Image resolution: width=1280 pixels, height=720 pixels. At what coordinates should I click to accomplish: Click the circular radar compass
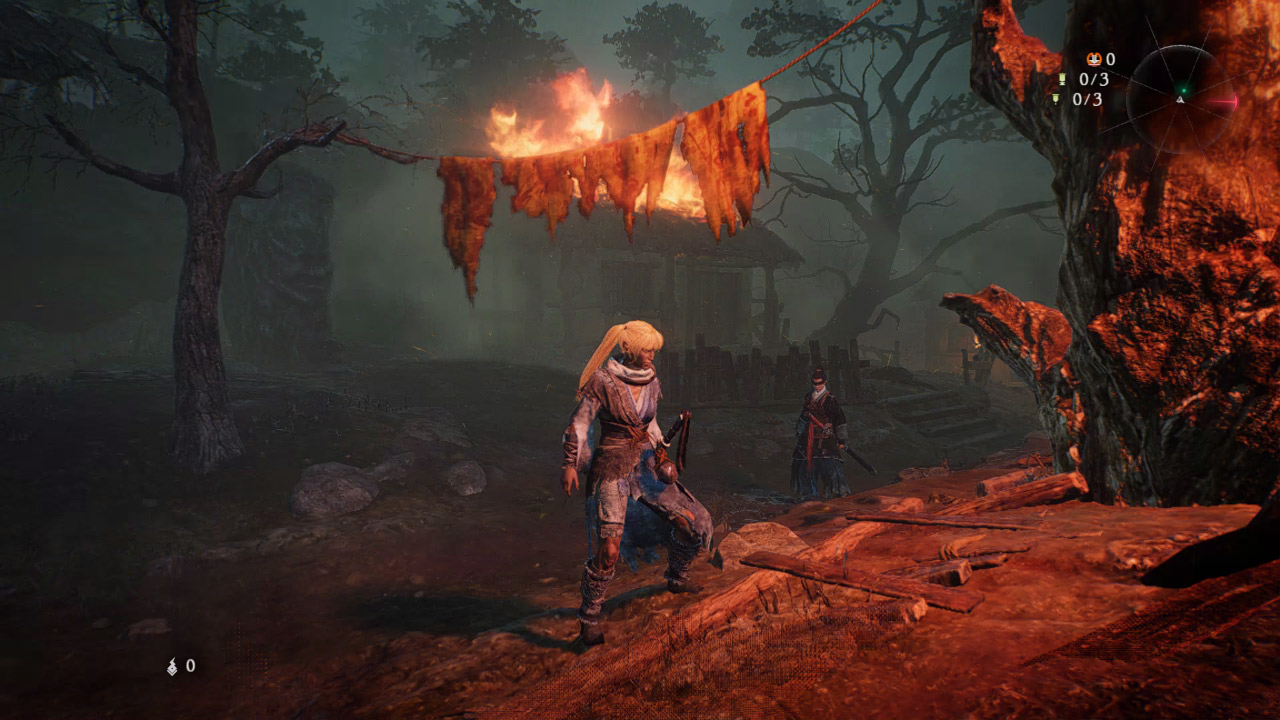1182,99
